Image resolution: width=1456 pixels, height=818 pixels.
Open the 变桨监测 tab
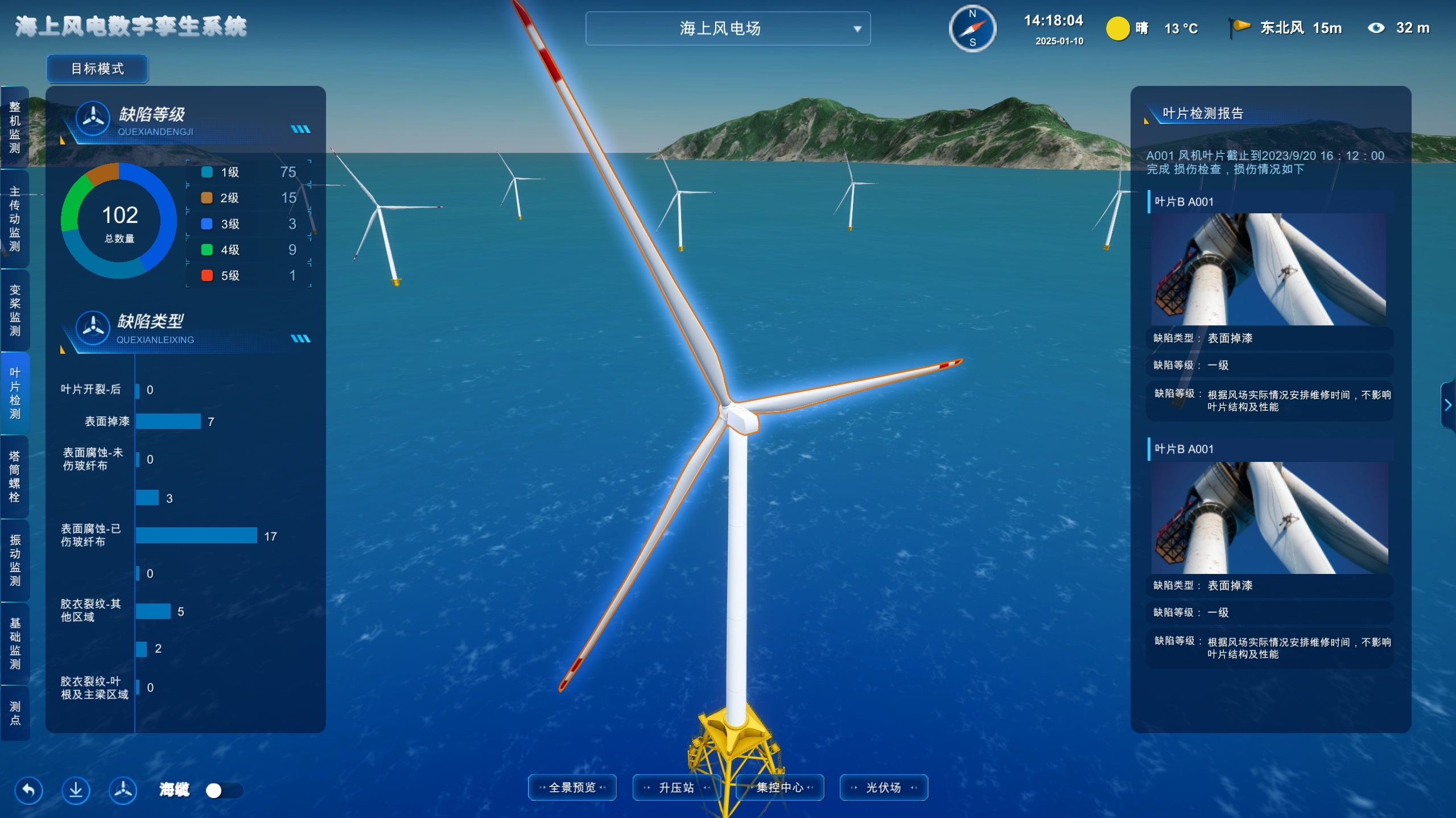15,310
